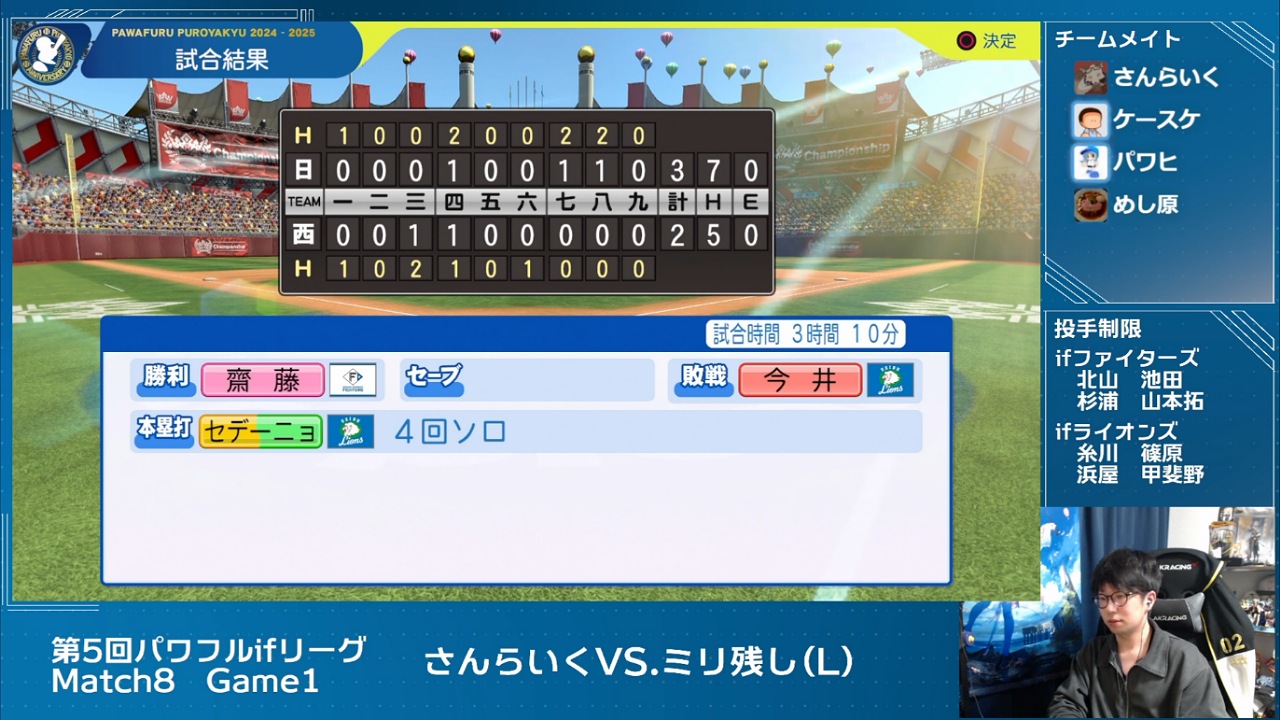The width and height of the screenshot is (1280, 720).
Task: Select the Lions logo next to 今井
Action: (890, 380)
